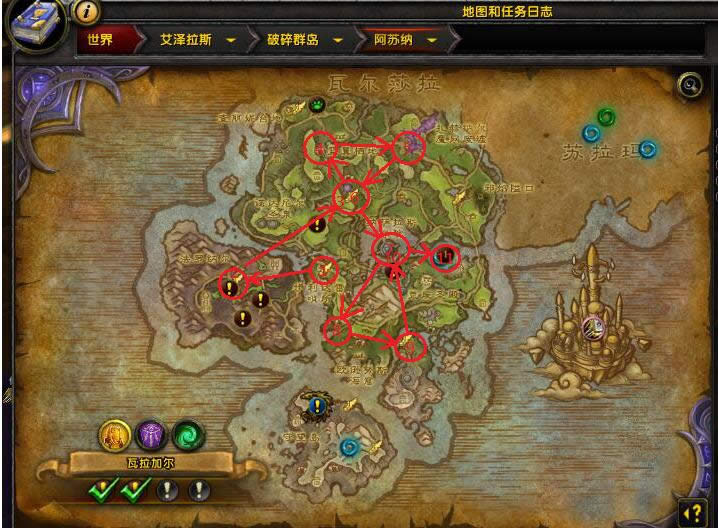This screenshot has width=718, height=528.
Task: Open the quest log book icon
Action: coord(33,24)
